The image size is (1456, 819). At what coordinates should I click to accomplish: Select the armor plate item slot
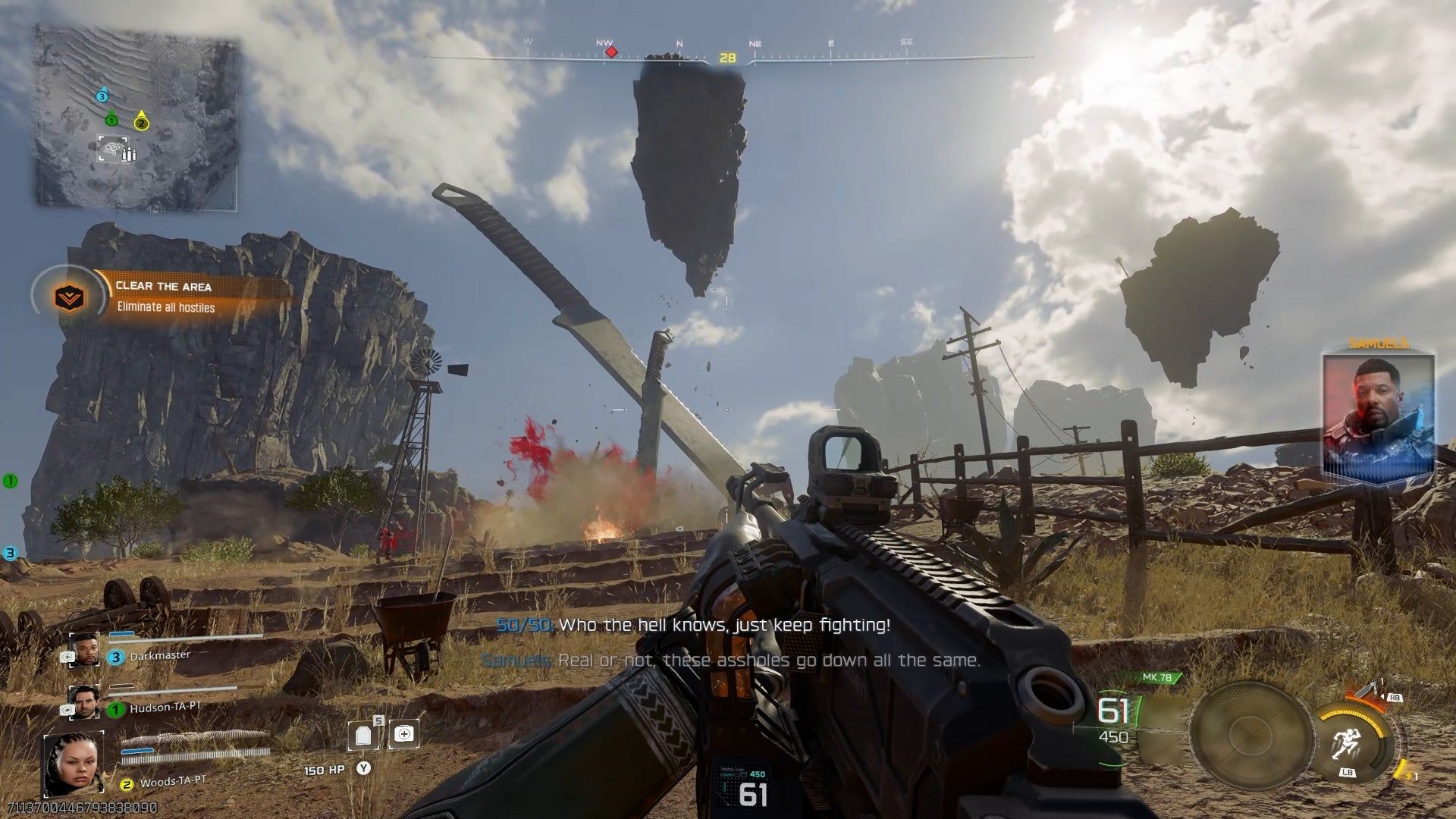pos(362,735)
